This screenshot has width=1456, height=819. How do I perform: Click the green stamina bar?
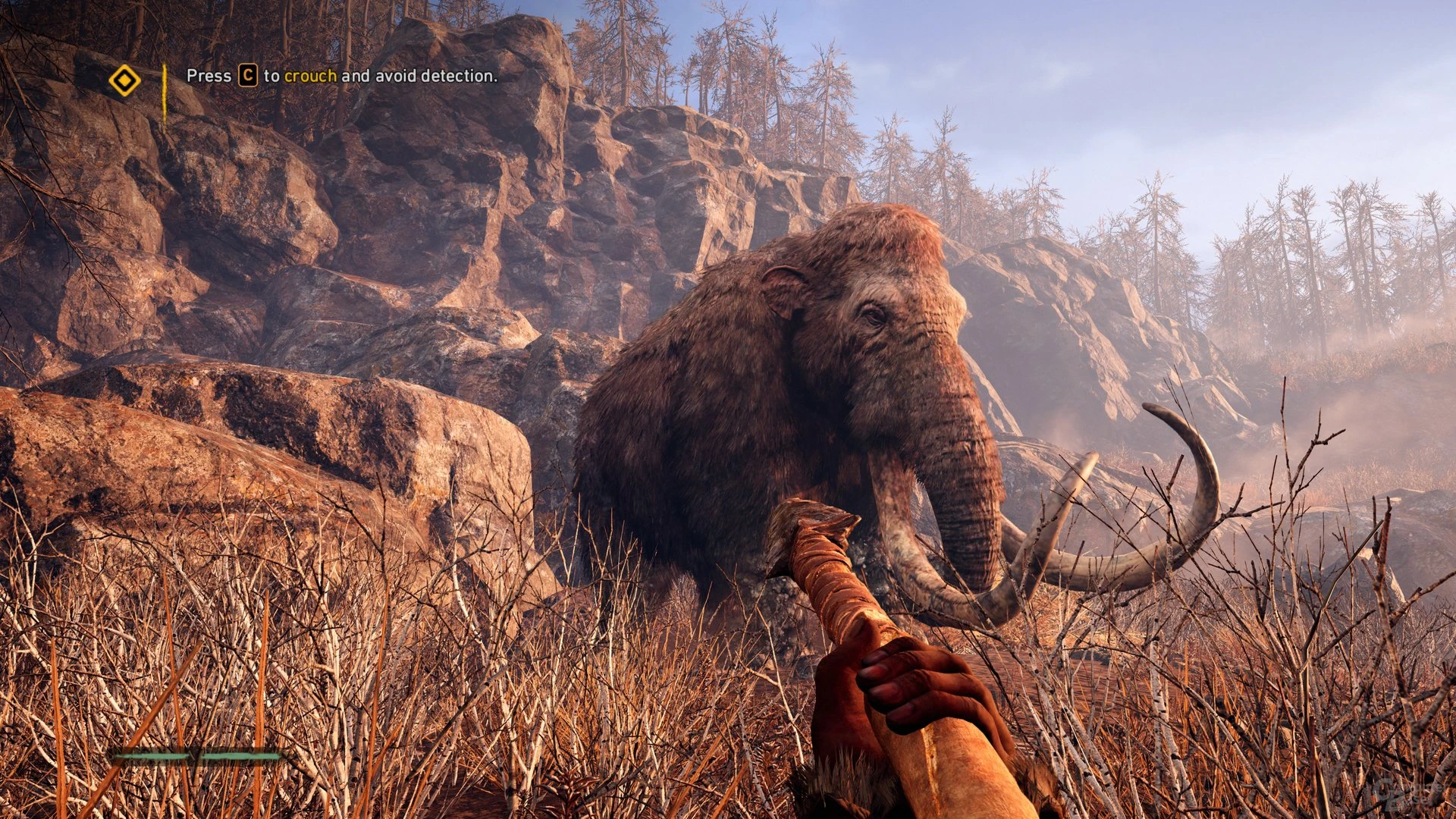click(197, 756)
